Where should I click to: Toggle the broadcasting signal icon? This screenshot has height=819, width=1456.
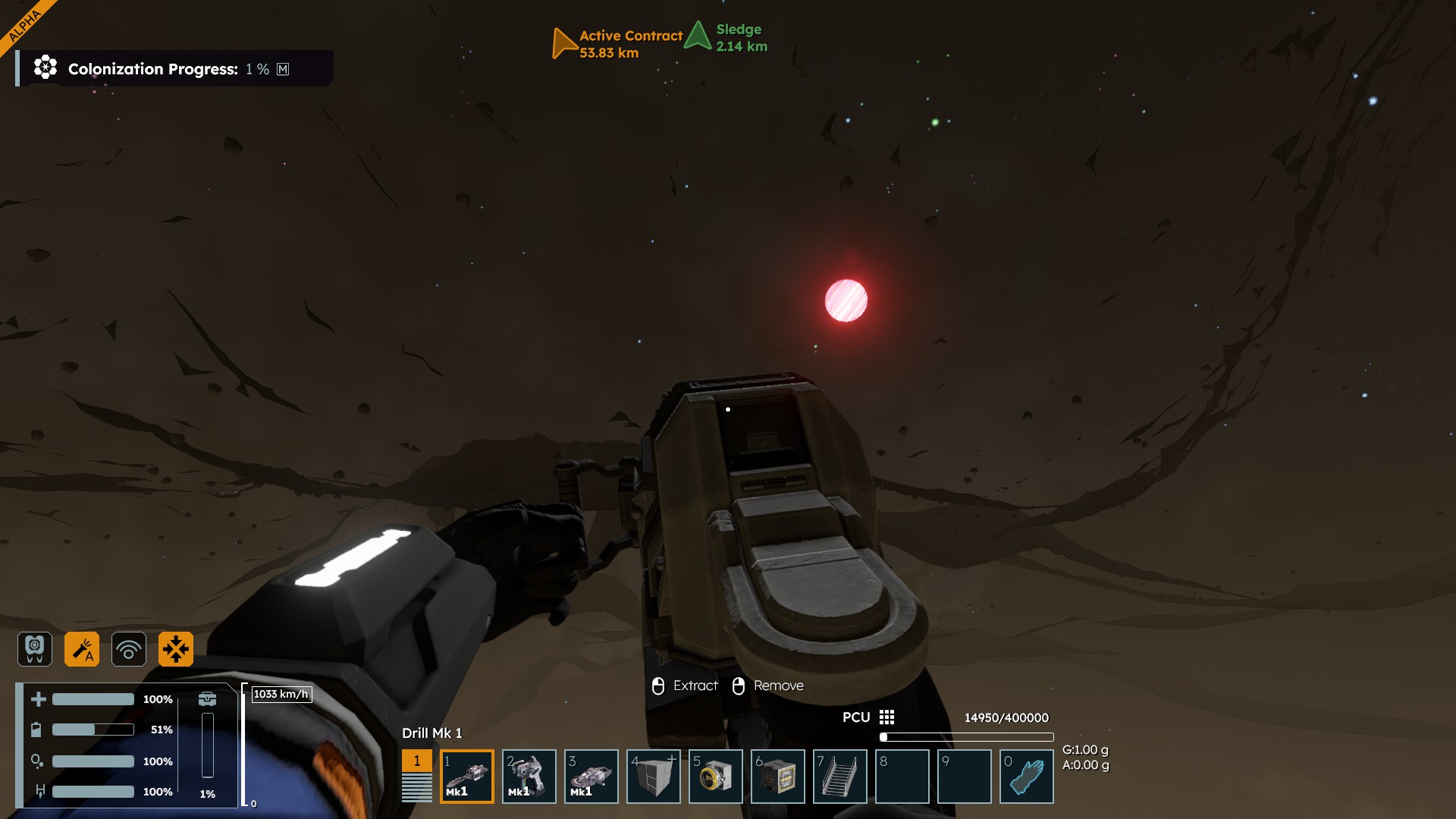click(x=129, y=649)
